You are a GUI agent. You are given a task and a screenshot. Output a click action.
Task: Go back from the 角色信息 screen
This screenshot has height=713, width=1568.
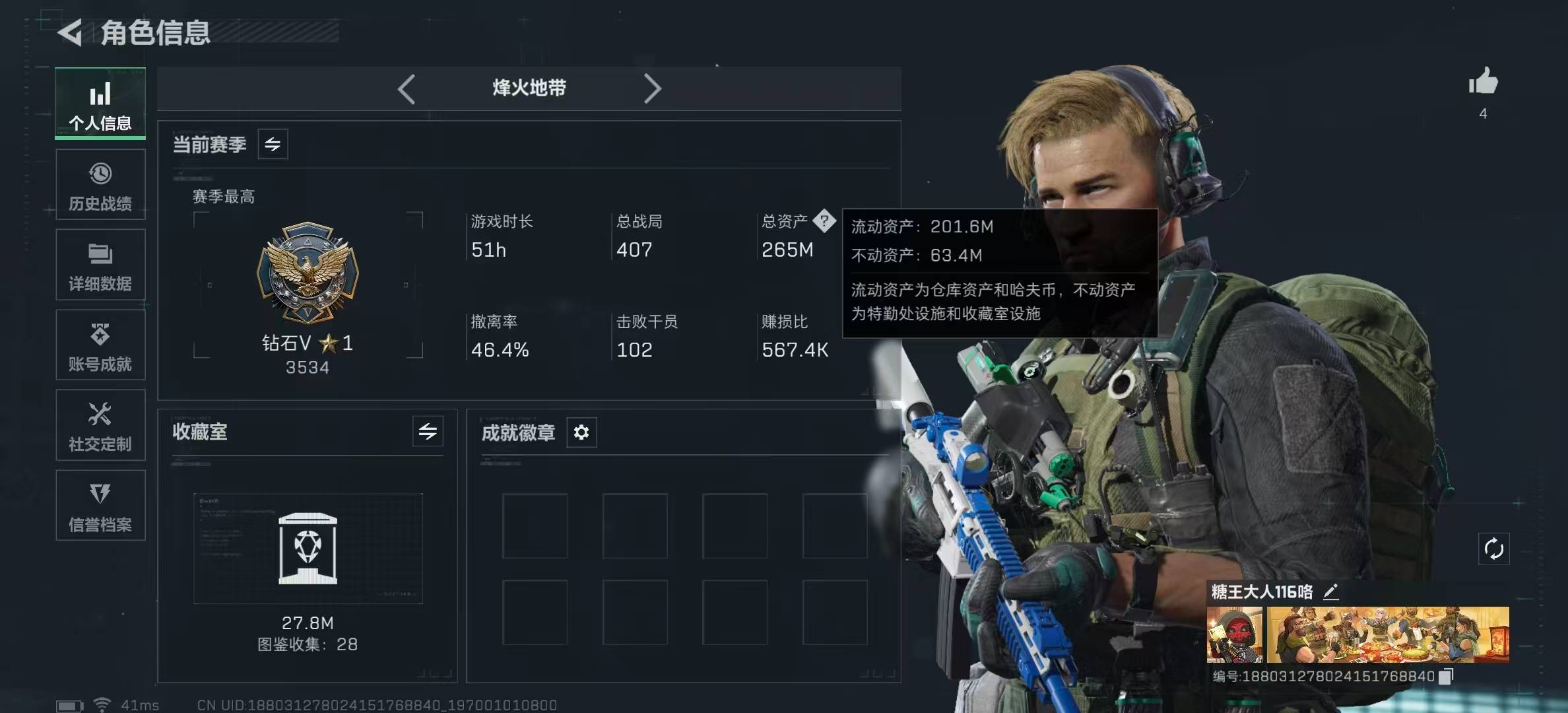[x=71, y=32]
